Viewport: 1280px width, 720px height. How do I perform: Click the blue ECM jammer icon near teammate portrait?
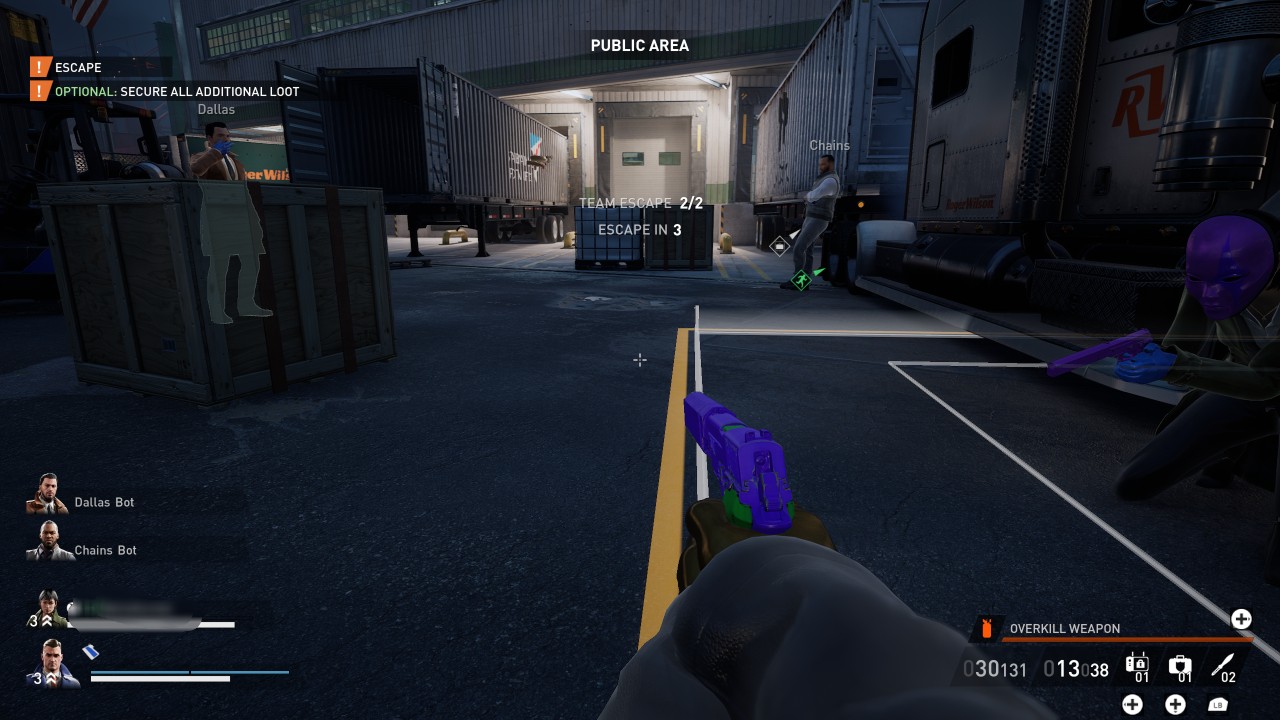click(90, 652)
